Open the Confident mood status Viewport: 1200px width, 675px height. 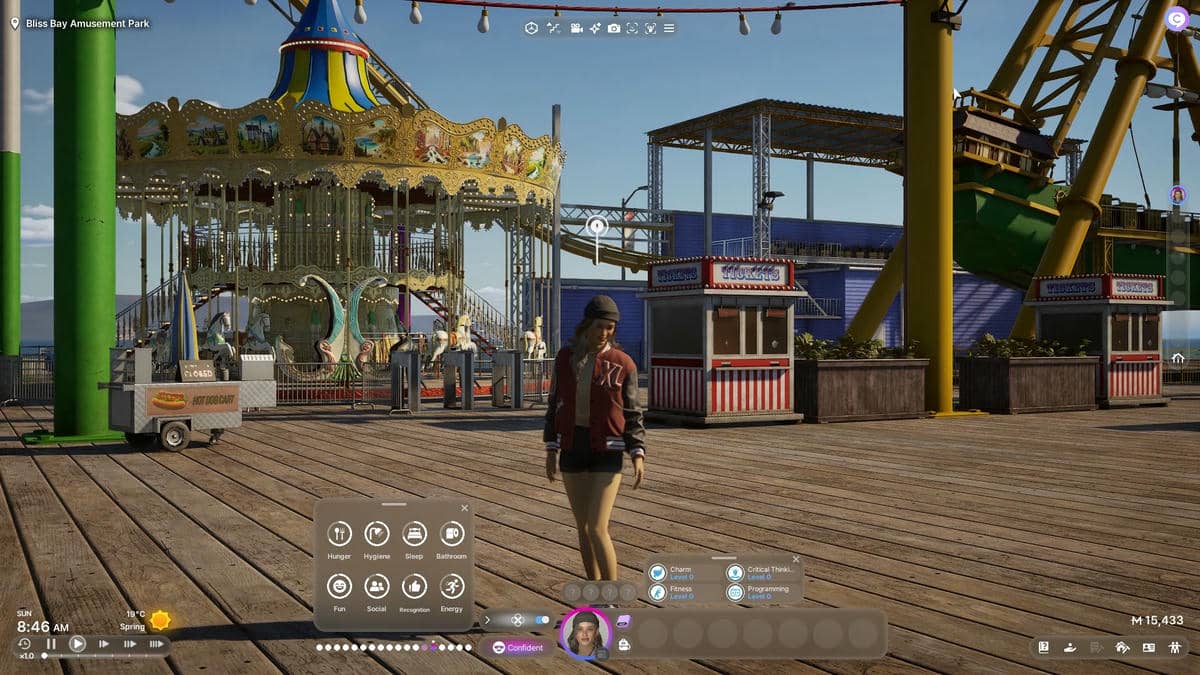coord(518,647)
